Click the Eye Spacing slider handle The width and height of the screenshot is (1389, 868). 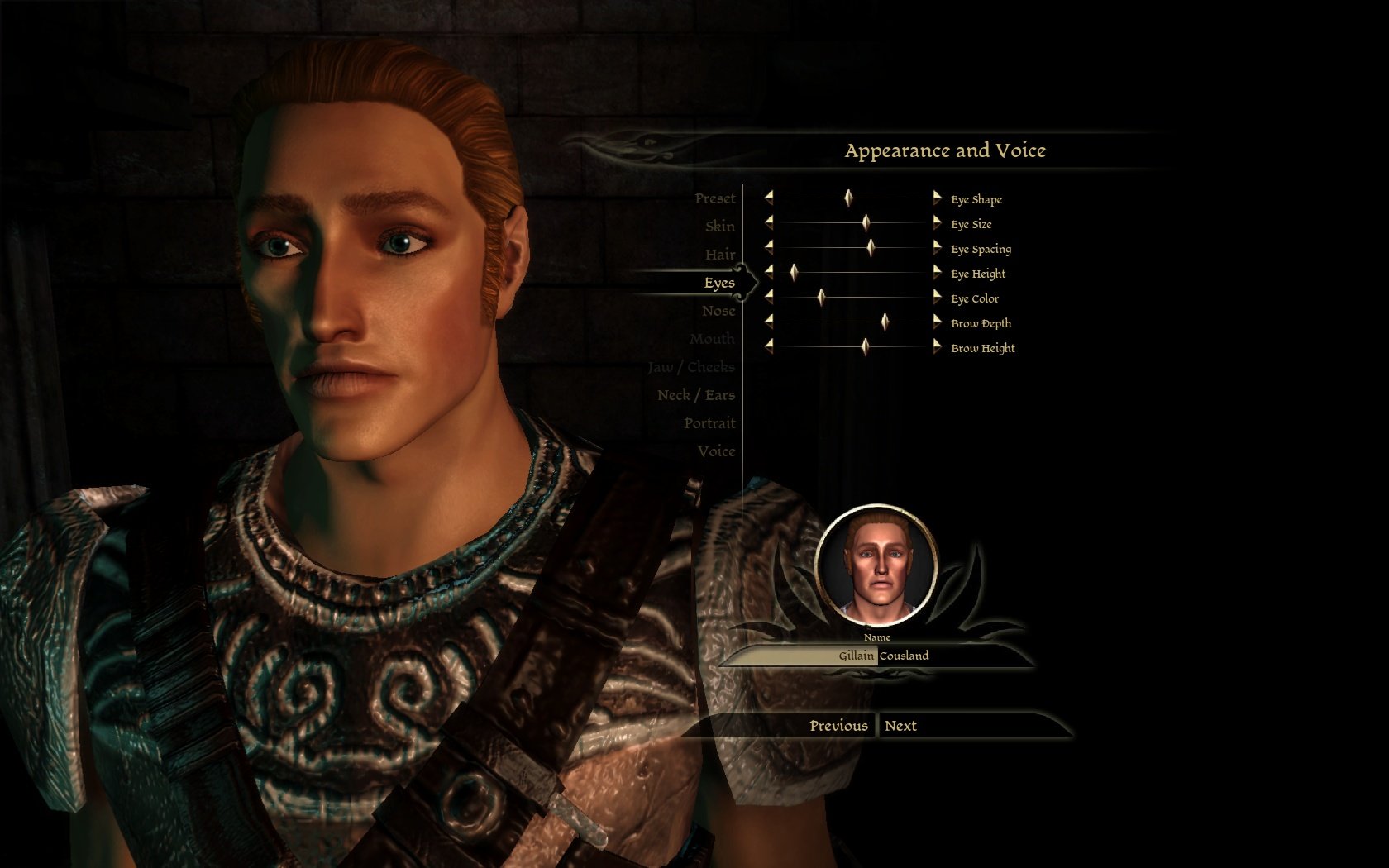[x=870, y=247]
